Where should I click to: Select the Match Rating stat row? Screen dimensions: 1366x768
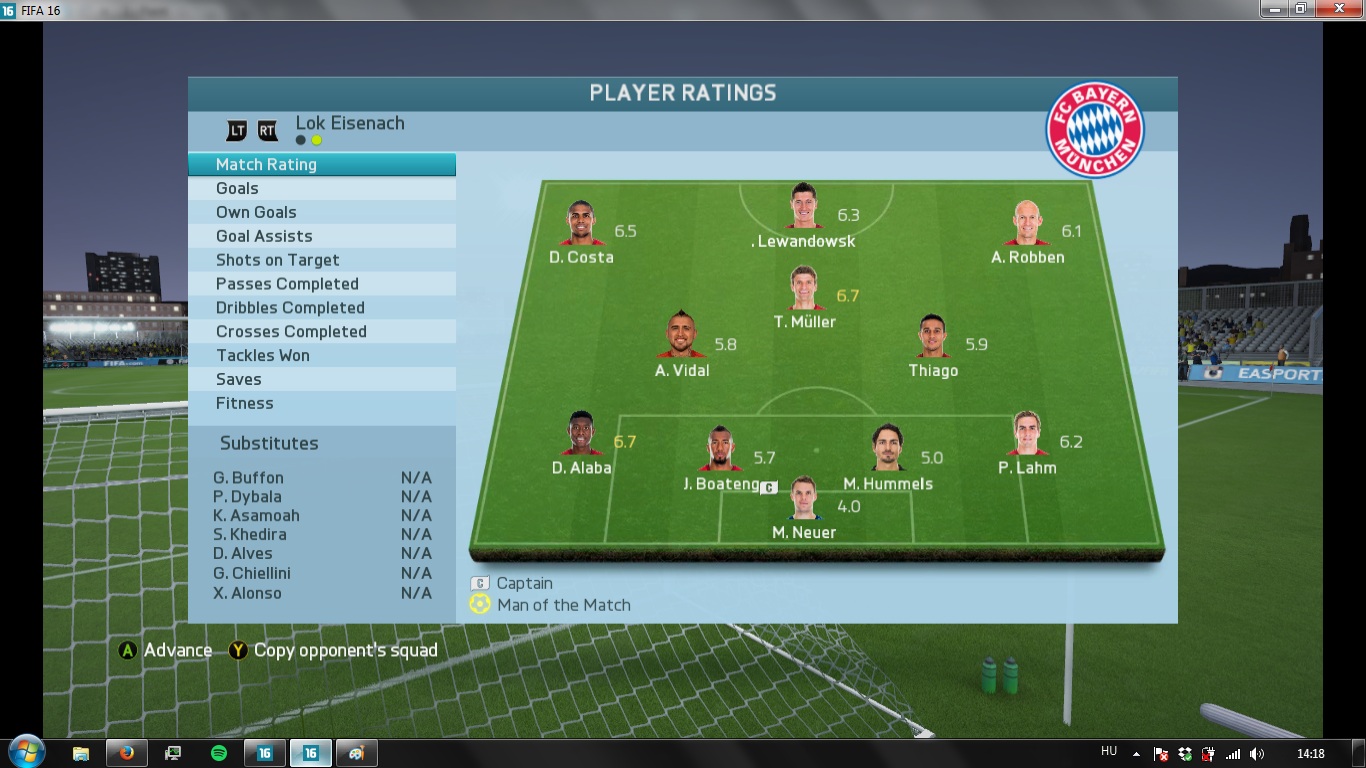coord(321,165)
